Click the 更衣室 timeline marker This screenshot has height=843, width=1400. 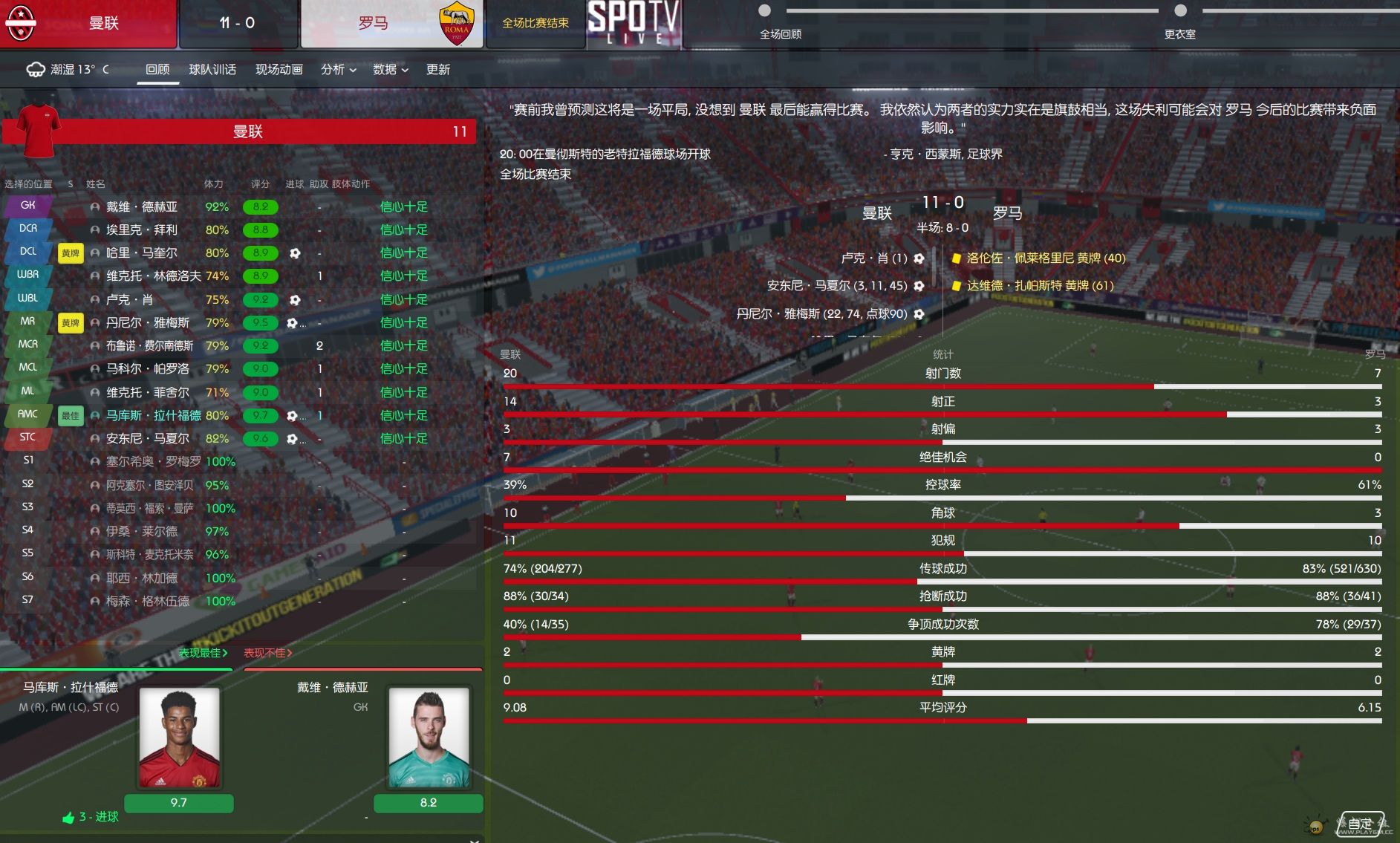pyautogui.click(x=1180, y=11)
